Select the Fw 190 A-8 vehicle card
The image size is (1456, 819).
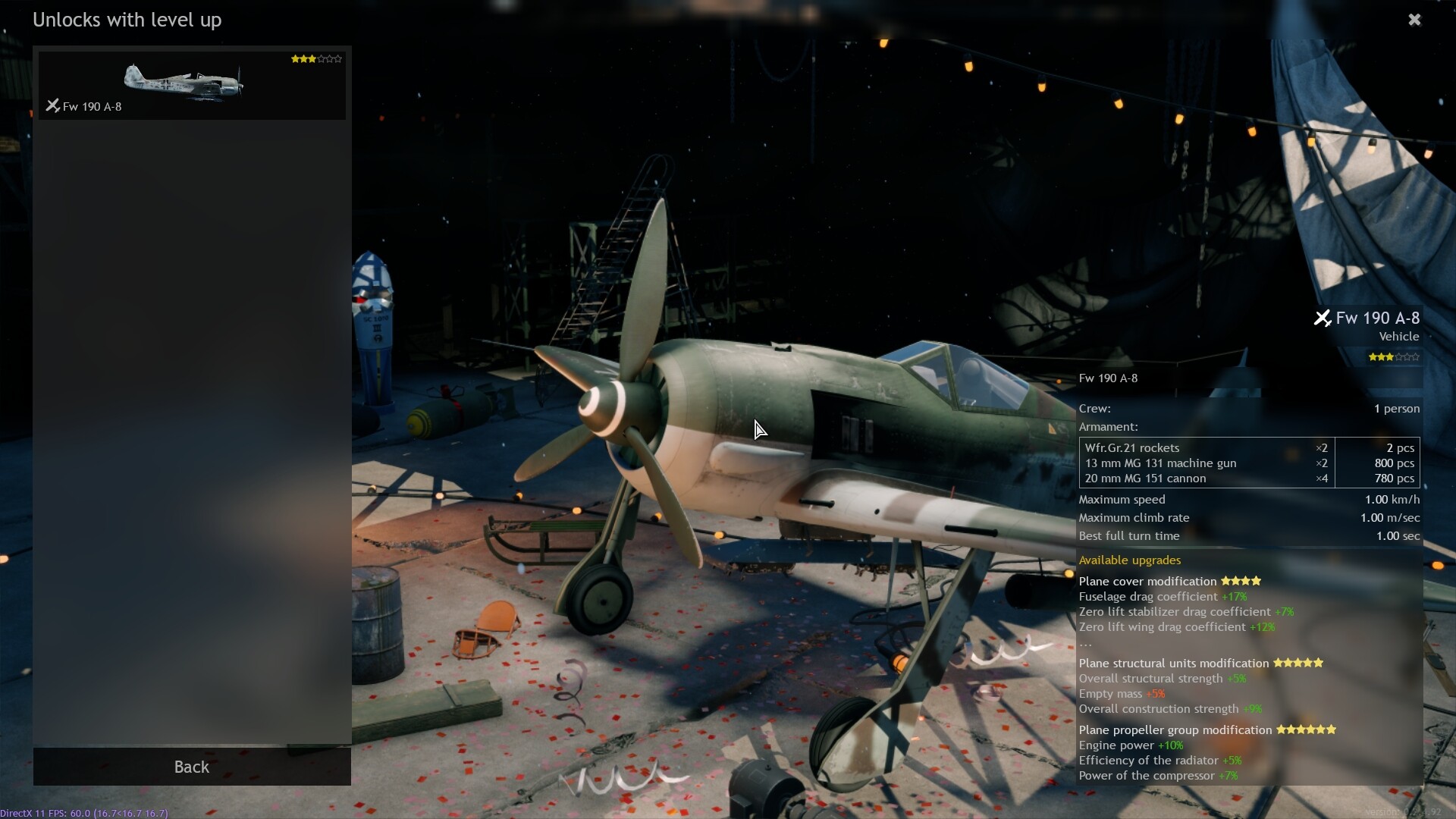192,85
